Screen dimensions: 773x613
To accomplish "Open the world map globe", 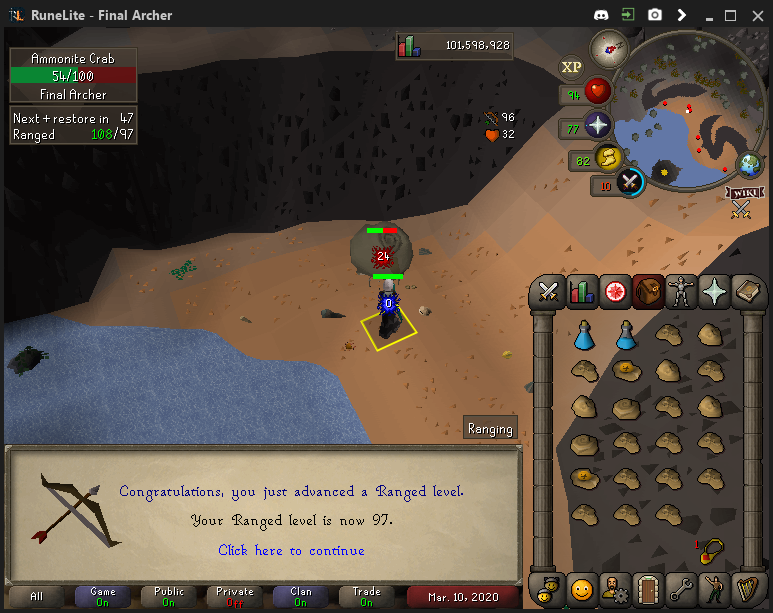I will tap(750, 165).
